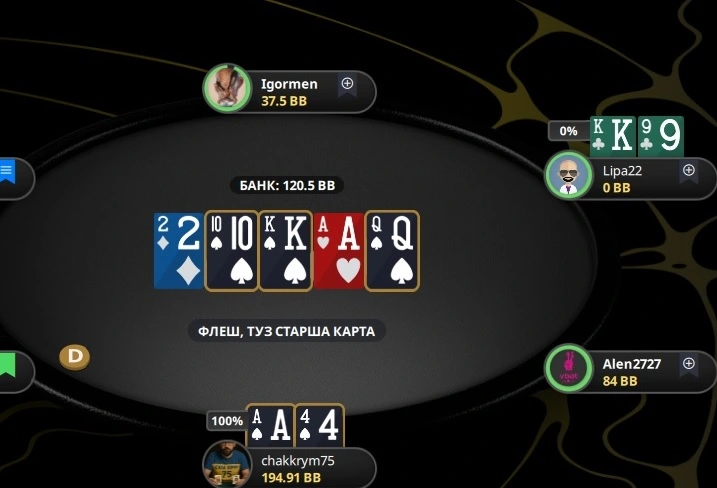Image resolution: width=717 pixels, height=488 pixels.
Task: Click Alen2727's name plate
Action: [x=640, y=372]
